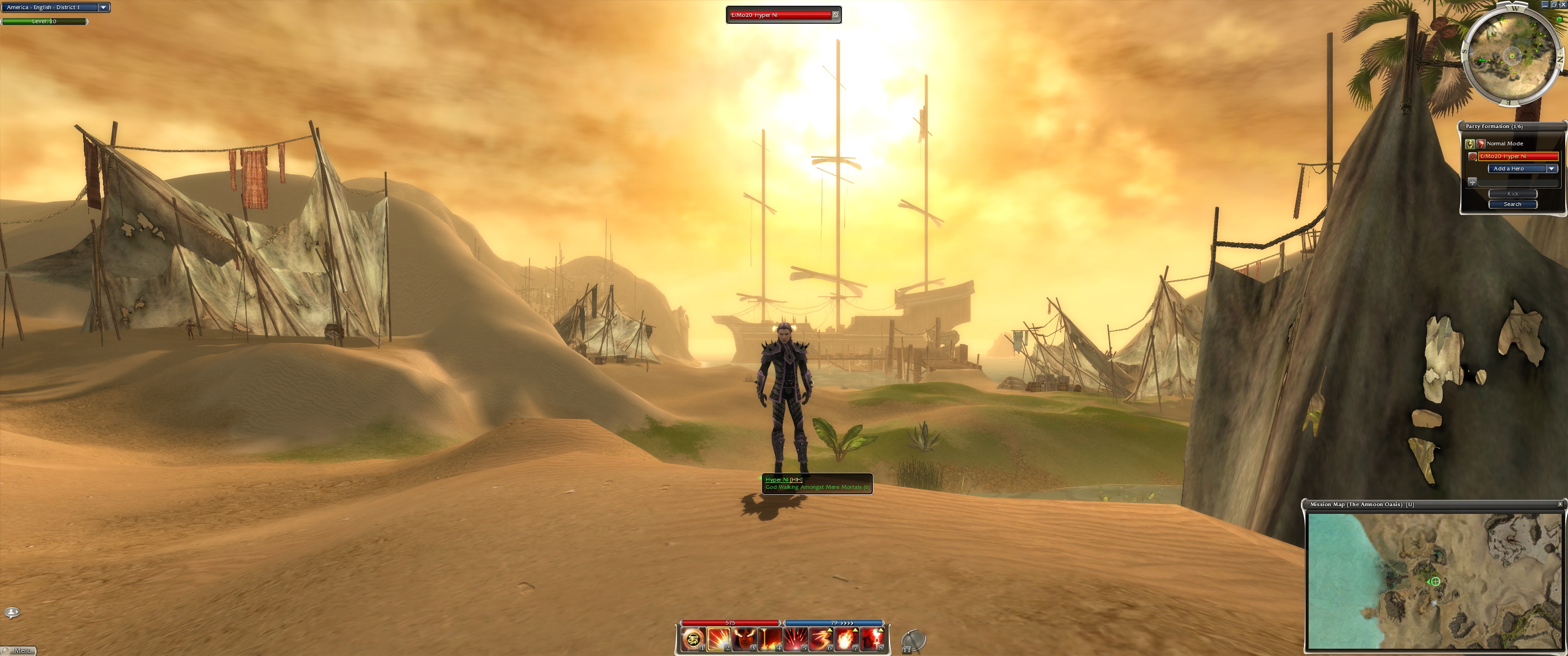
Task: Click the Search button in Party Formation
Action: click(x=1512, y=205)
